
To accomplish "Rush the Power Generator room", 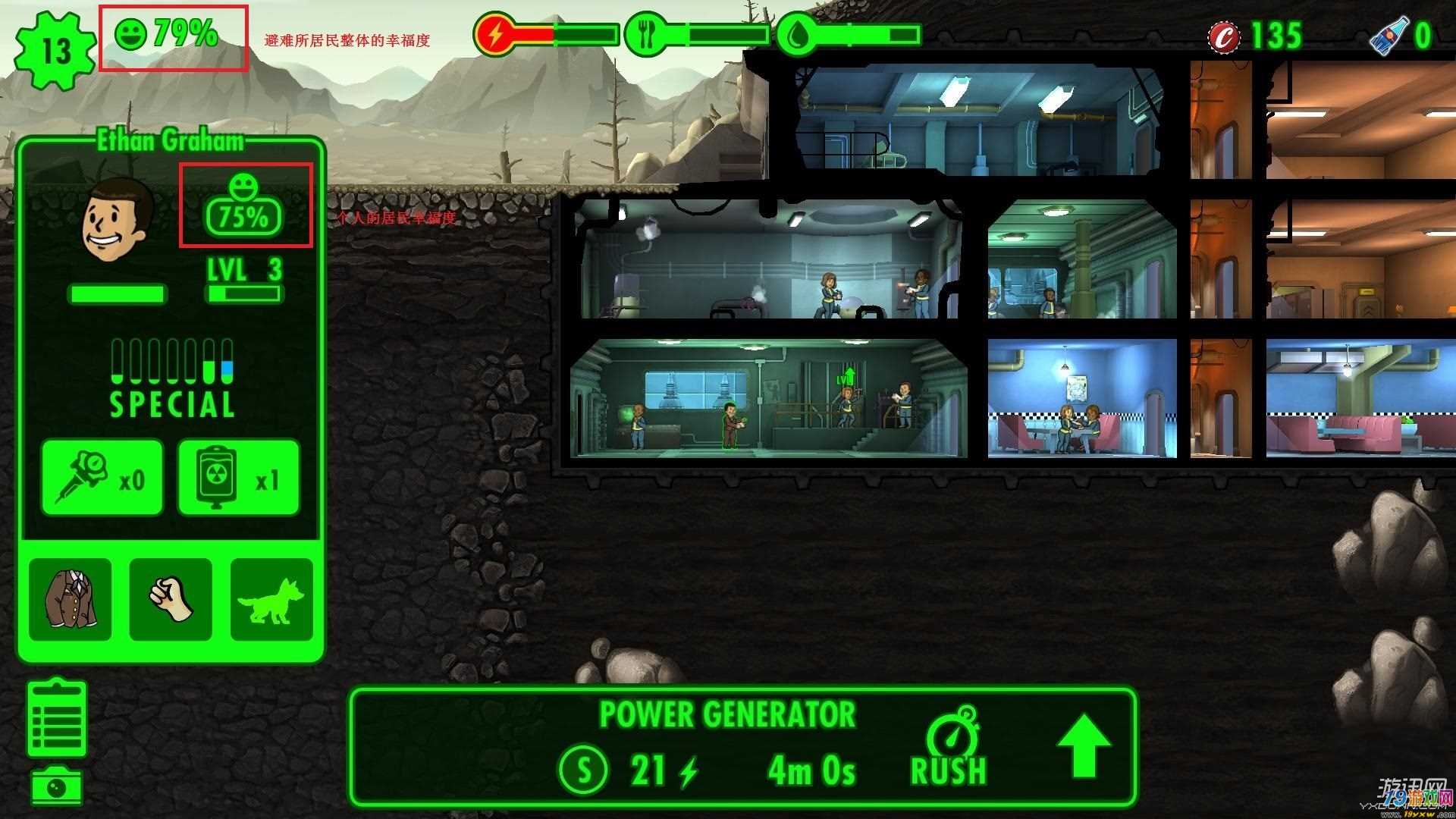I will (x=949, y=747).
